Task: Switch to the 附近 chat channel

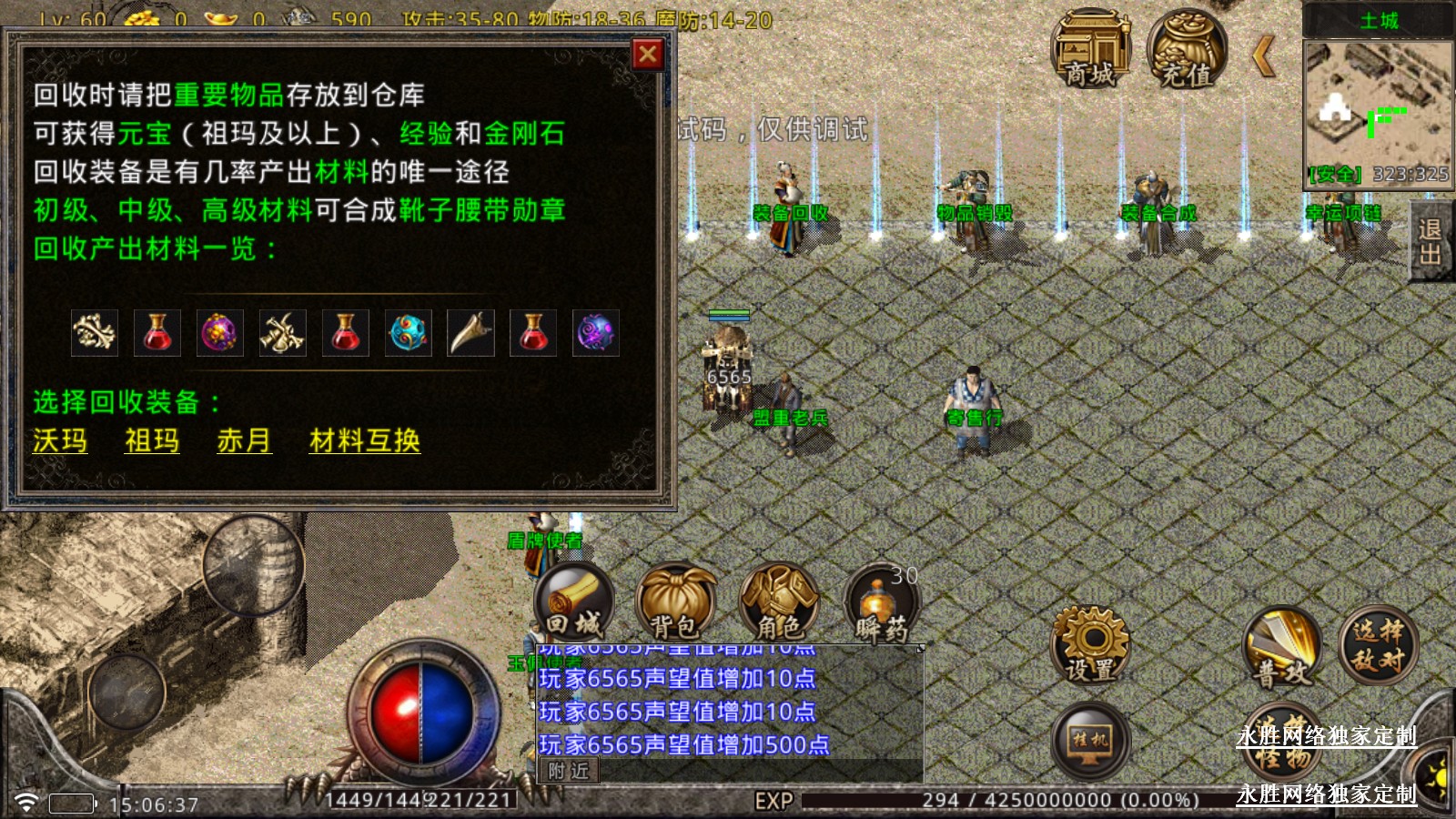Action: tap(569, 772)
